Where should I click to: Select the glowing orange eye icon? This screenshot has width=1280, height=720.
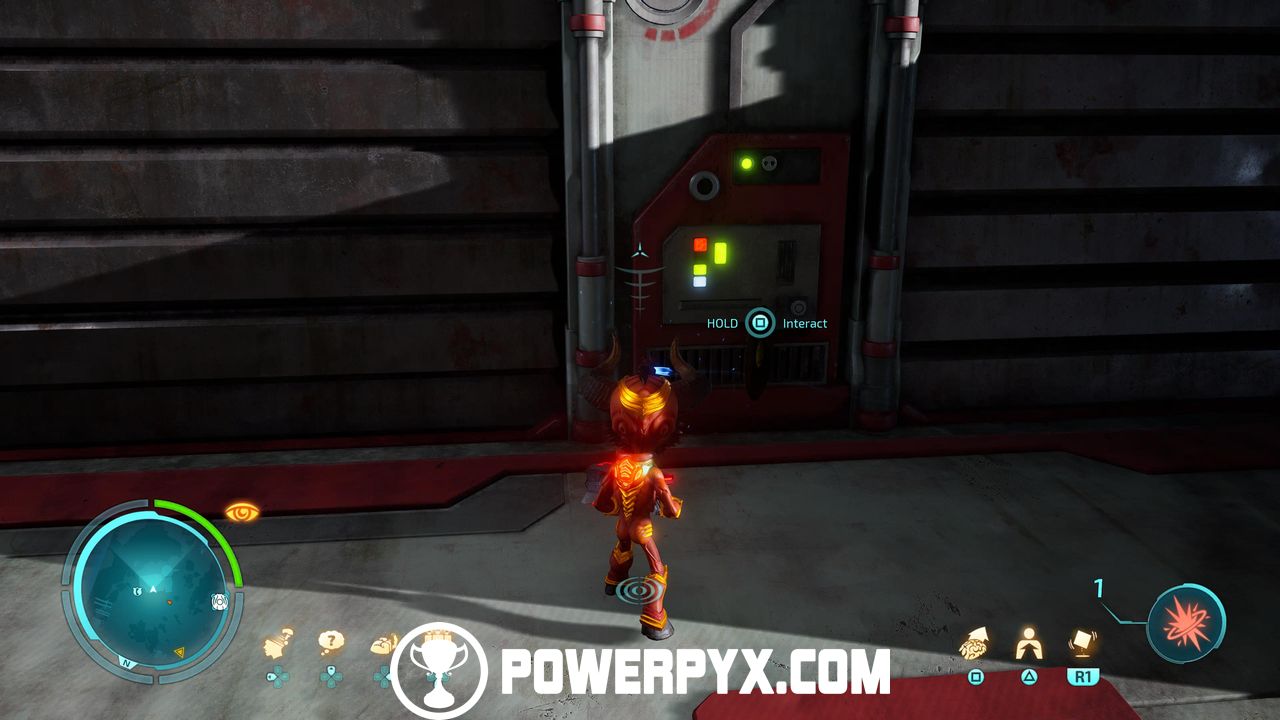[242, 512]
